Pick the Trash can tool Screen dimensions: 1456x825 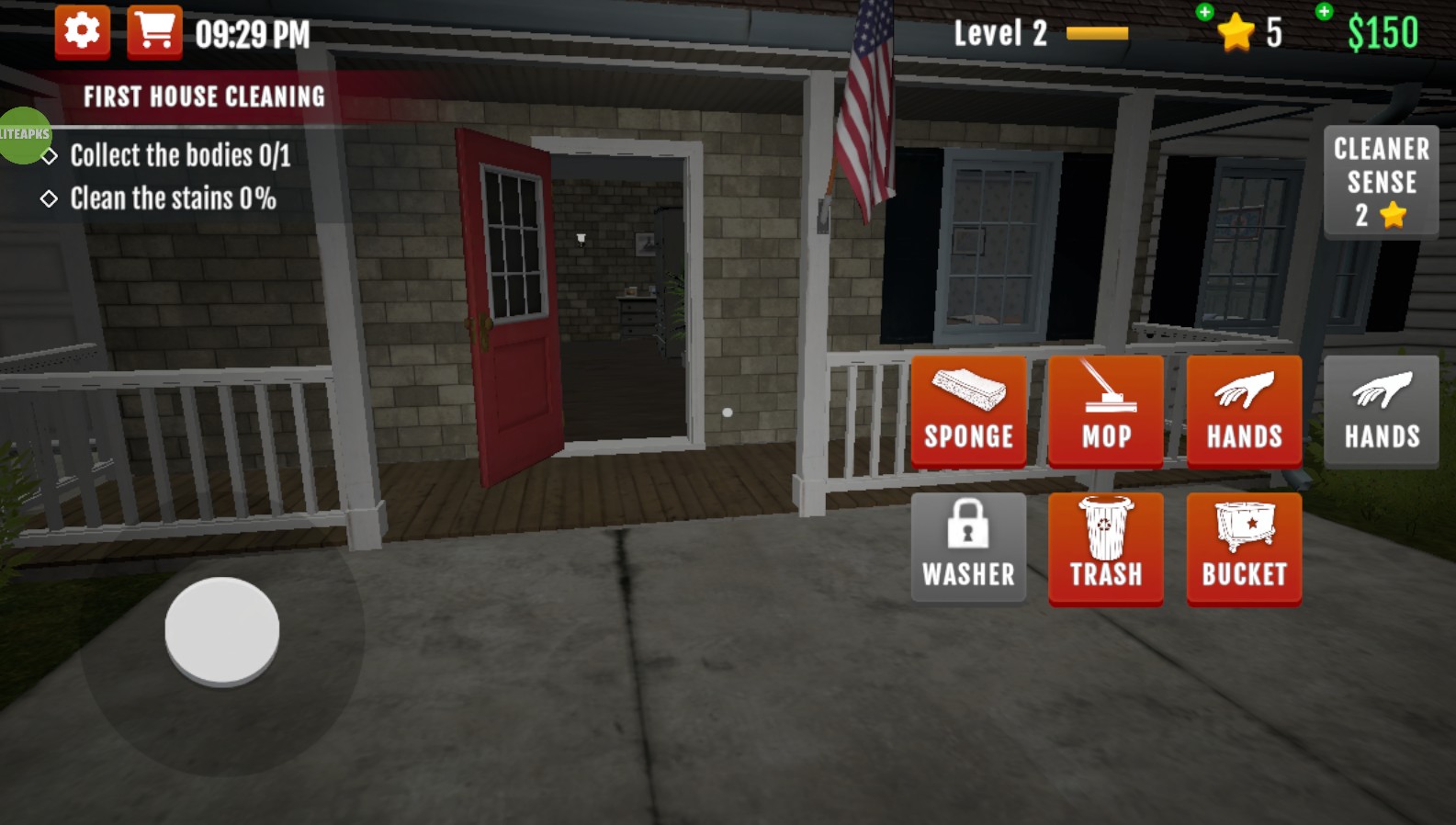[1106, 548]
